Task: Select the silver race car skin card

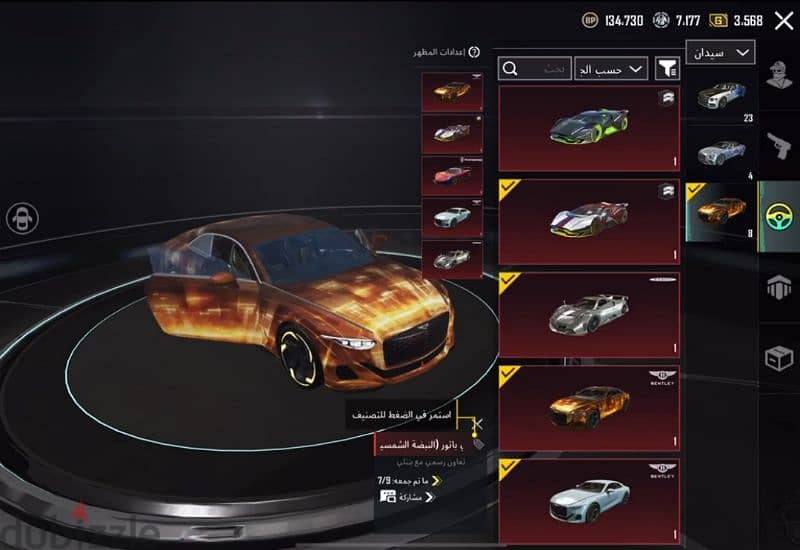Action: [x=589, y=314]
